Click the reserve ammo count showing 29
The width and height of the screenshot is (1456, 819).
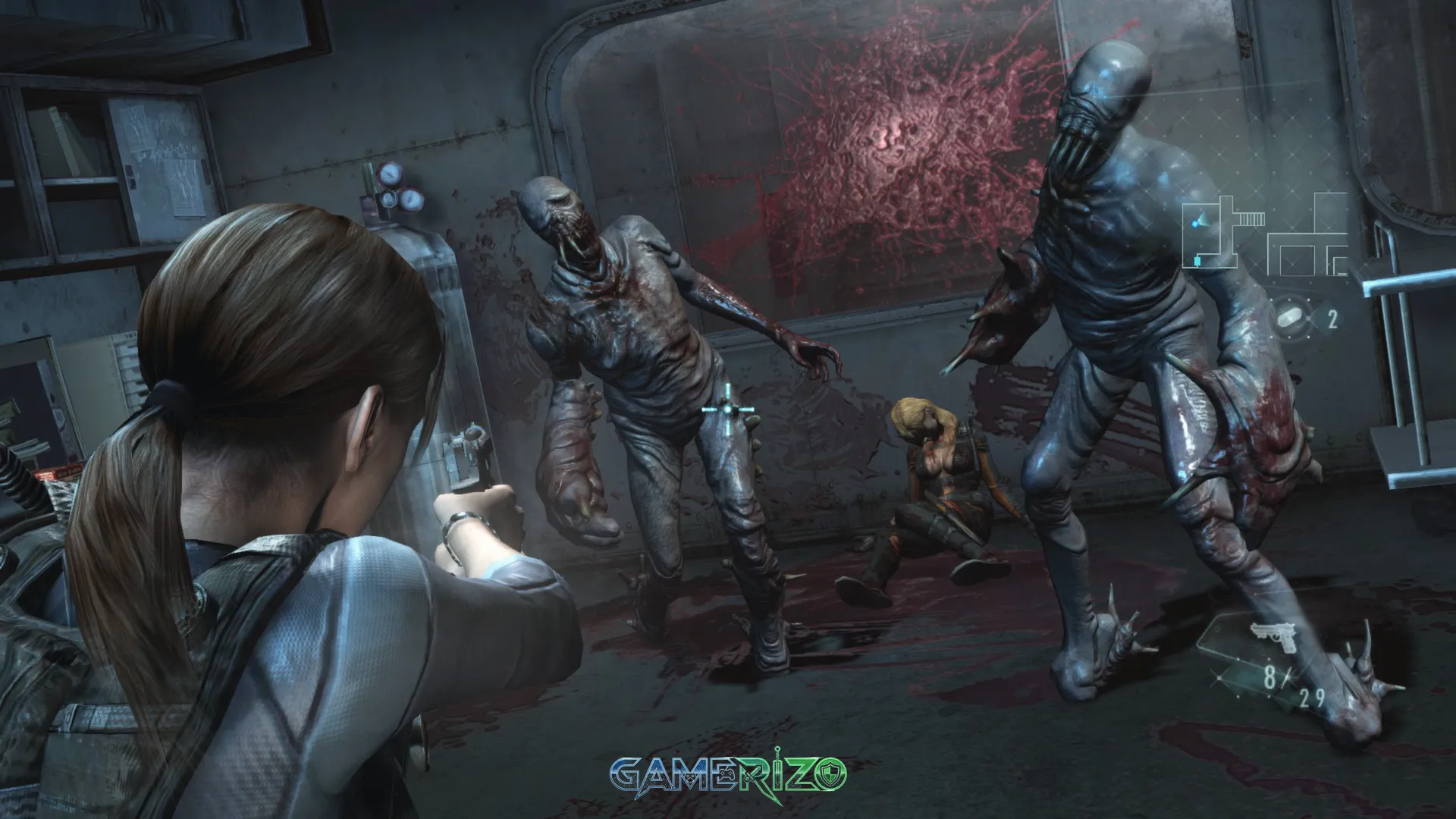1312,697
